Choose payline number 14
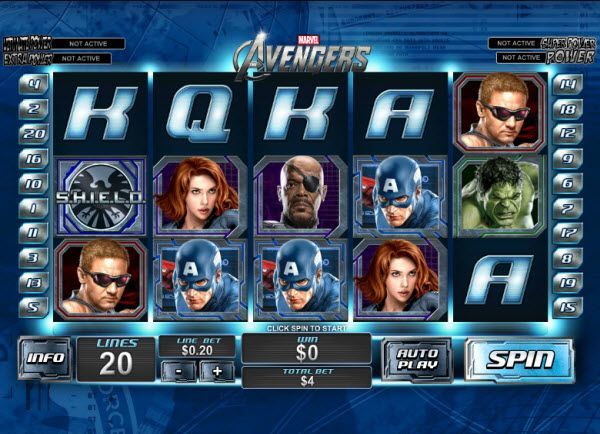This screenshot has width=600, height=434. 567,84
